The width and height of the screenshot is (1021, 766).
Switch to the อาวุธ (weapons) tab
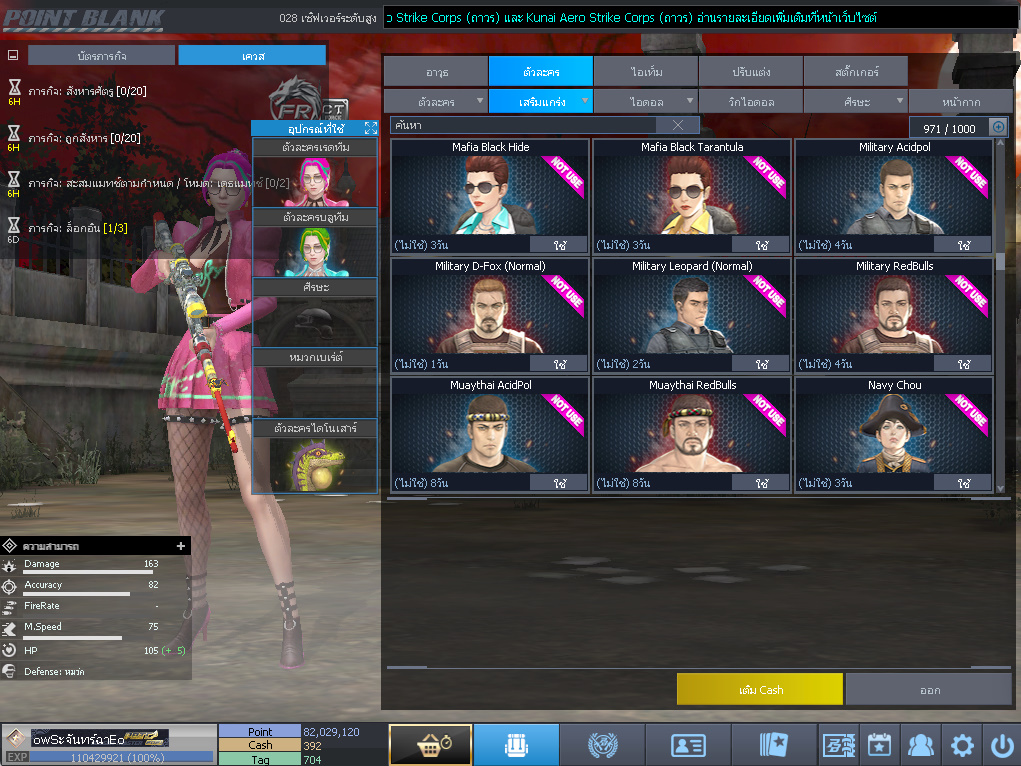(436, 71)
